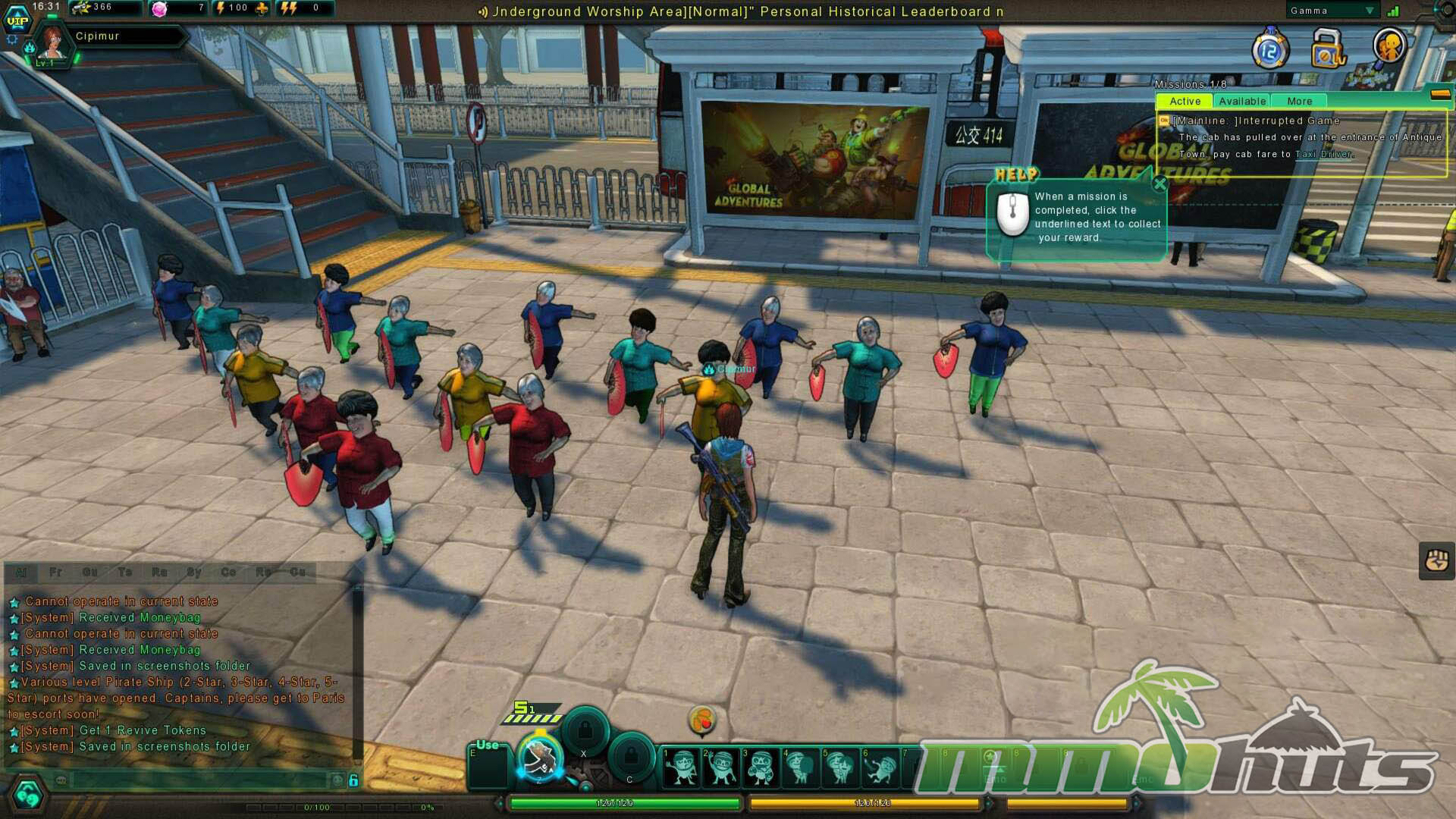This screenshot has height=819, width=1456.
Task: Click the blue stopwatch icon showing 12
Action: click(1270, 51)
